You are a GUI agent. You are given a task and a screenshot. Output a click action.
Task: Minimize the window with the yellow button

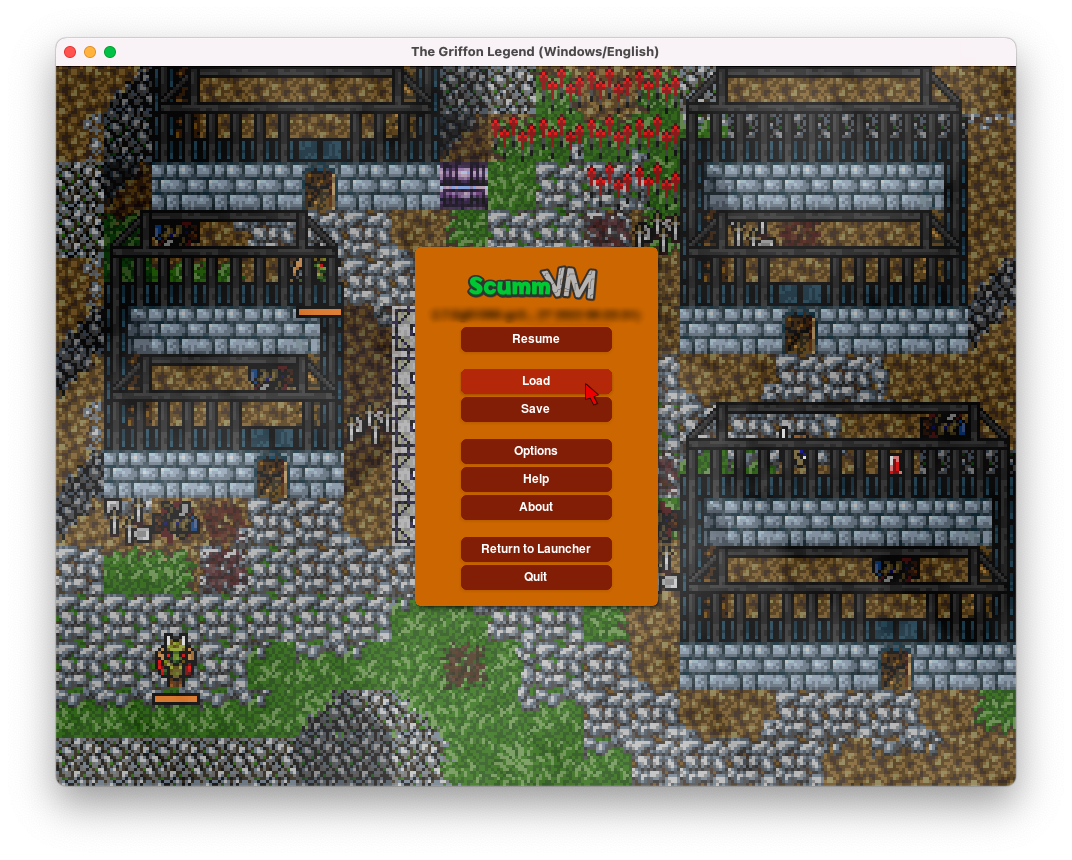click(90, 52)
